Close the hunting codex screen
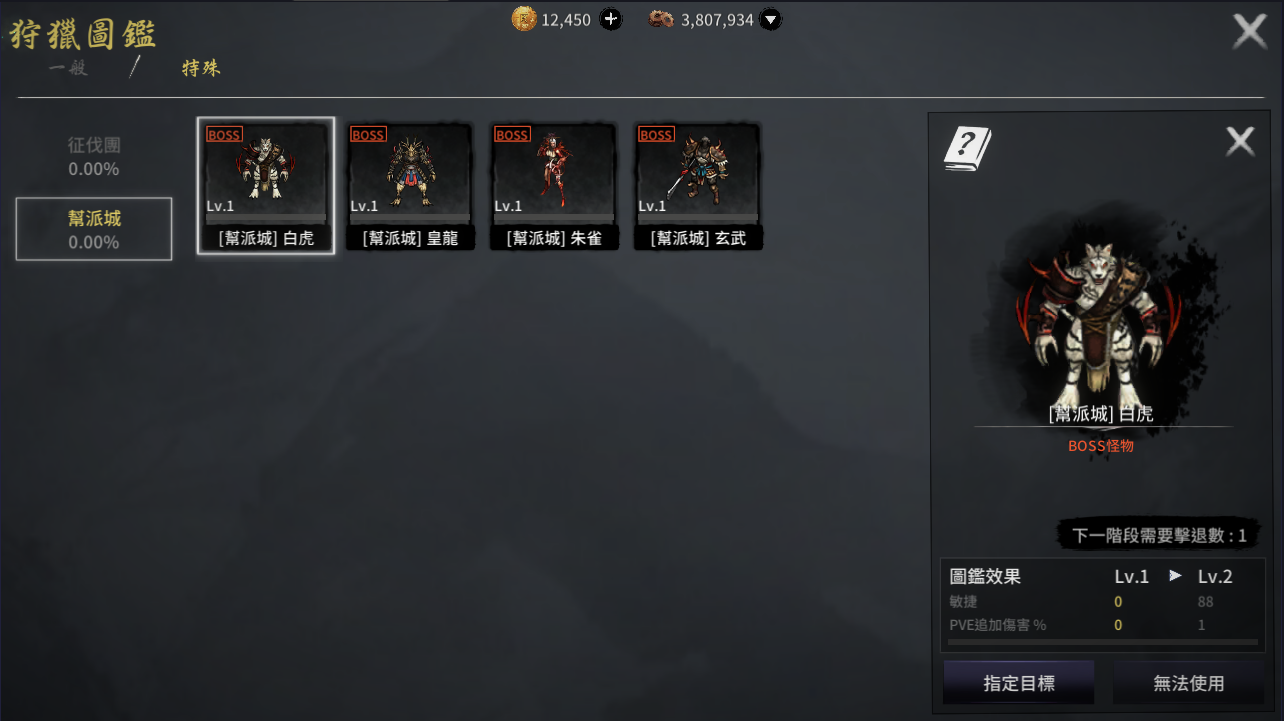1284x721 pixels. pyautogui.click(x=1249, y=32)
